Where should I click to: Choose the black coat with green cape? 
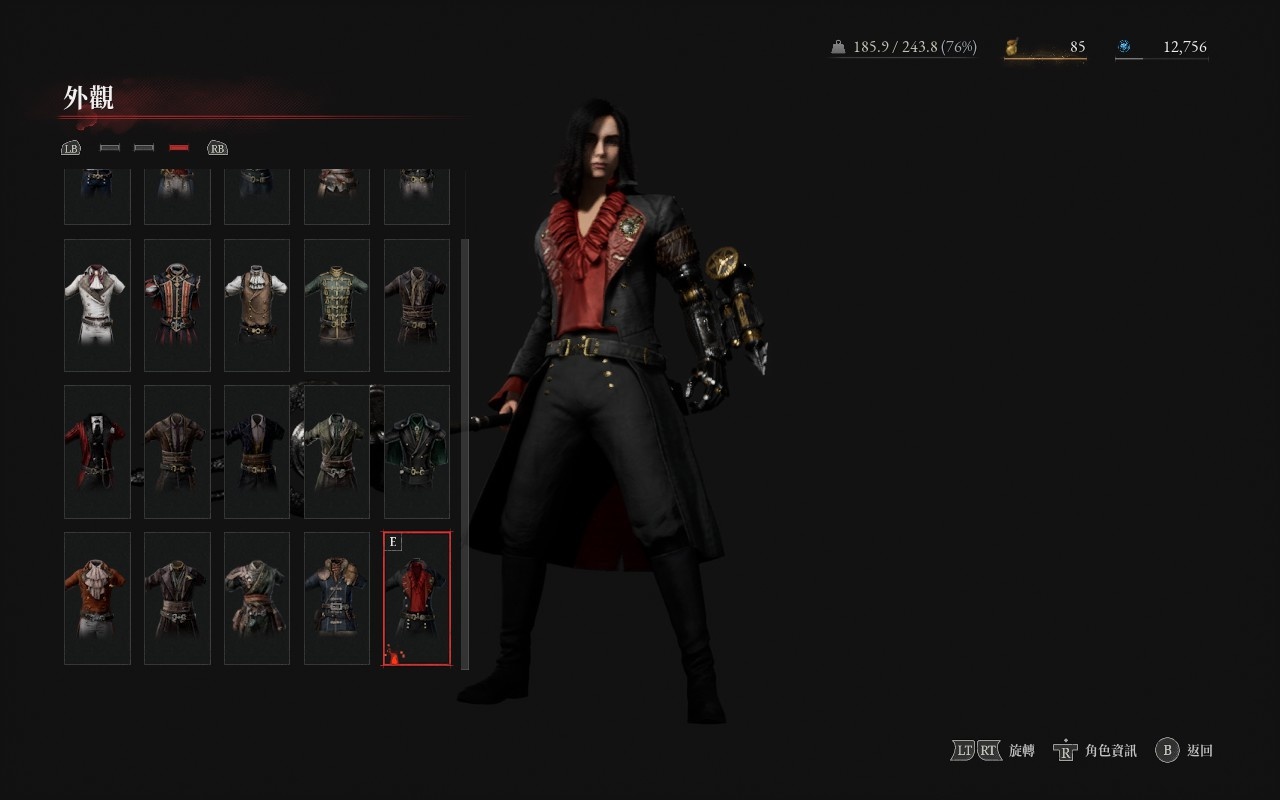coord(417,452)
